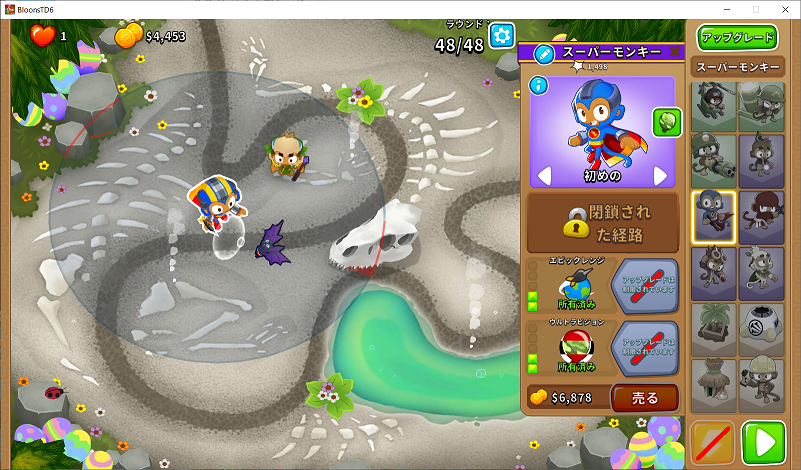Viewport: 801px width, 470px height.
Task: Switch to previous targeting priority arrow
Action: [x=544, y=176]
